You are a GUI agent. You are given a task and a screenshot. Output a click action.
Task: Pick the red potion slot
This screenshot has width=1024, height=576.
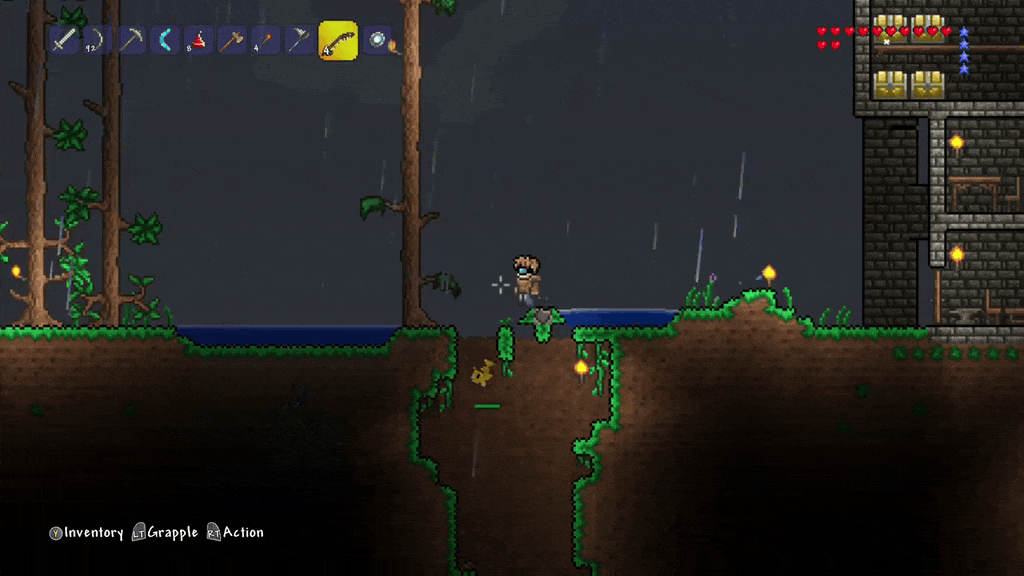(x=198, y=40)
